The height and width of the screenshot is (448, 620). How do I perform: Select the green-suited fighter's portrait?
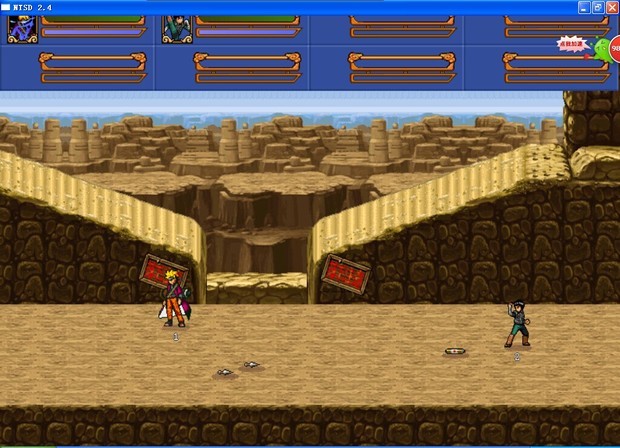click(x=177, y=29)
